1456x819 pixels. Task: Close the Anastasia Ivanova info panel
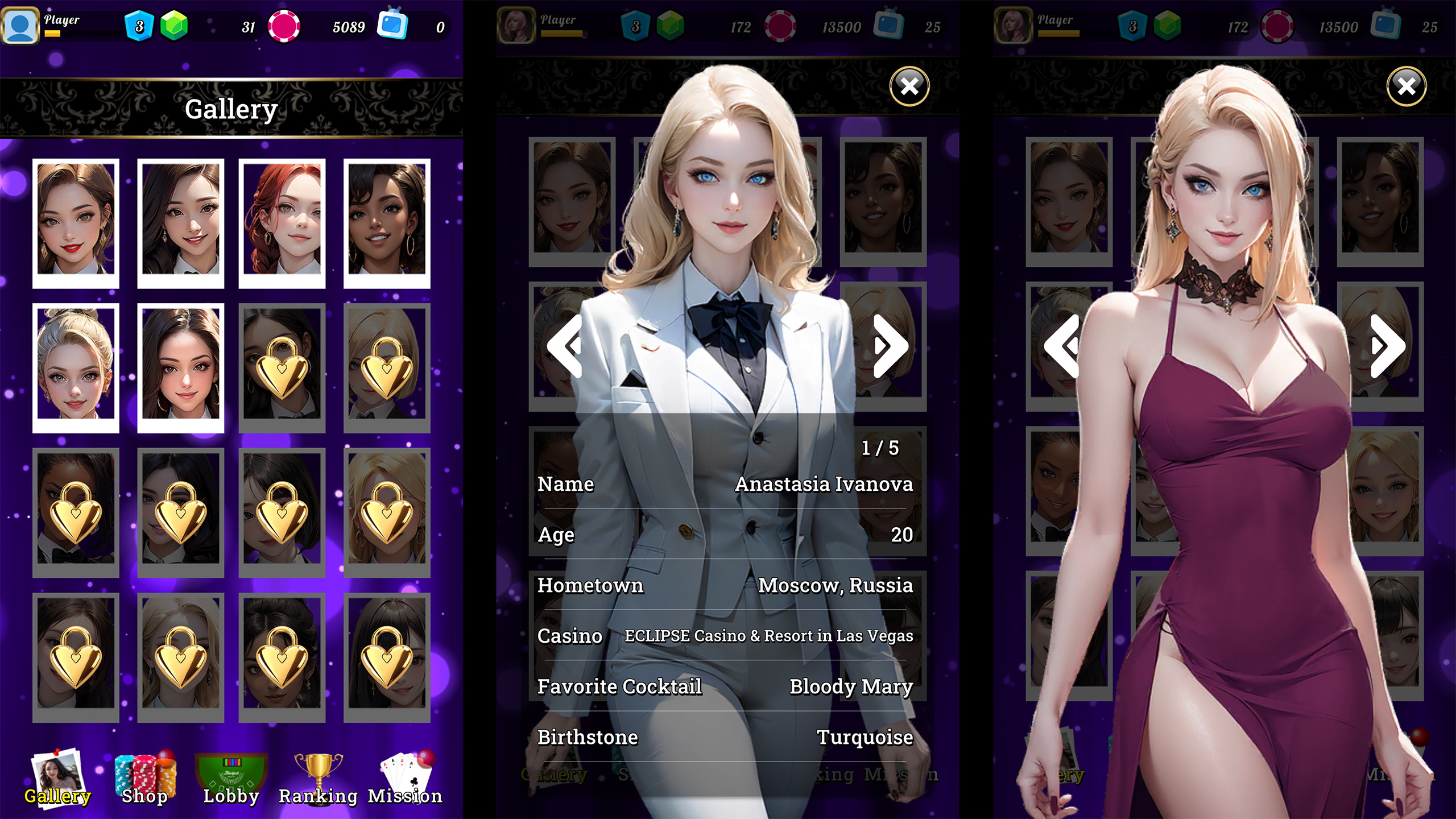point(909,86)
